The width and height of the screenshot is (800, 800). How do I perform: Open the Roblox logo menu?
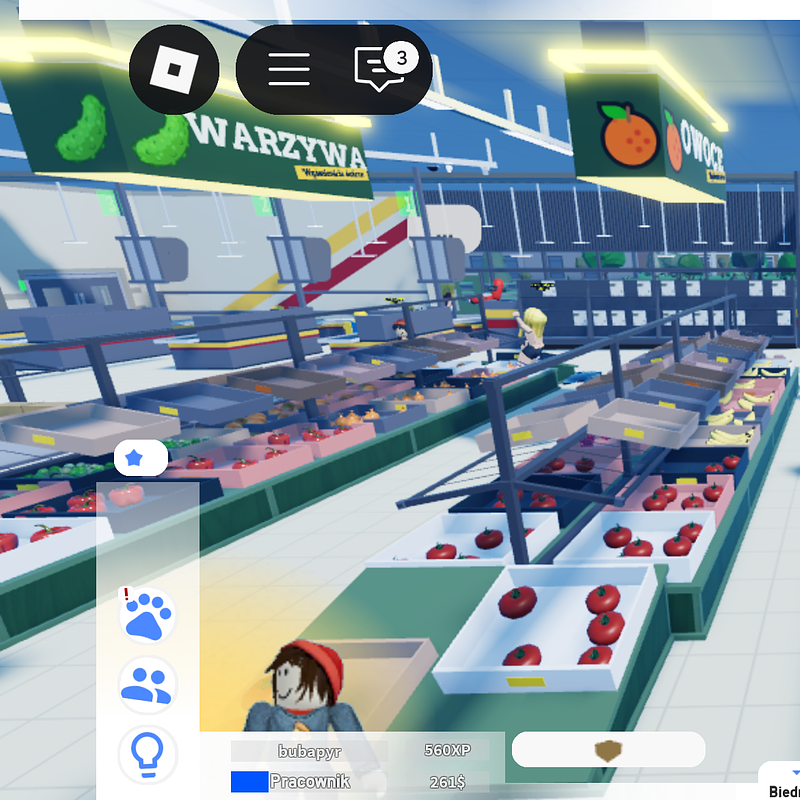[x=174, y=69]
